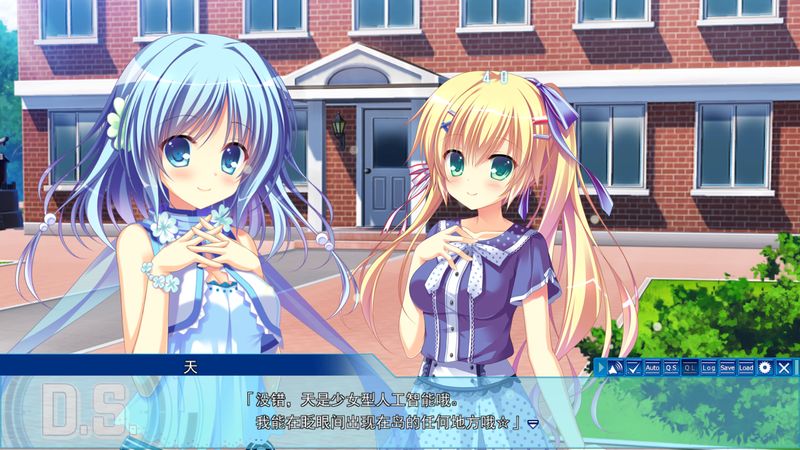Quick load with the Q.L. button
The height and width of the screenshot is (450, 800).
point(690,367)
